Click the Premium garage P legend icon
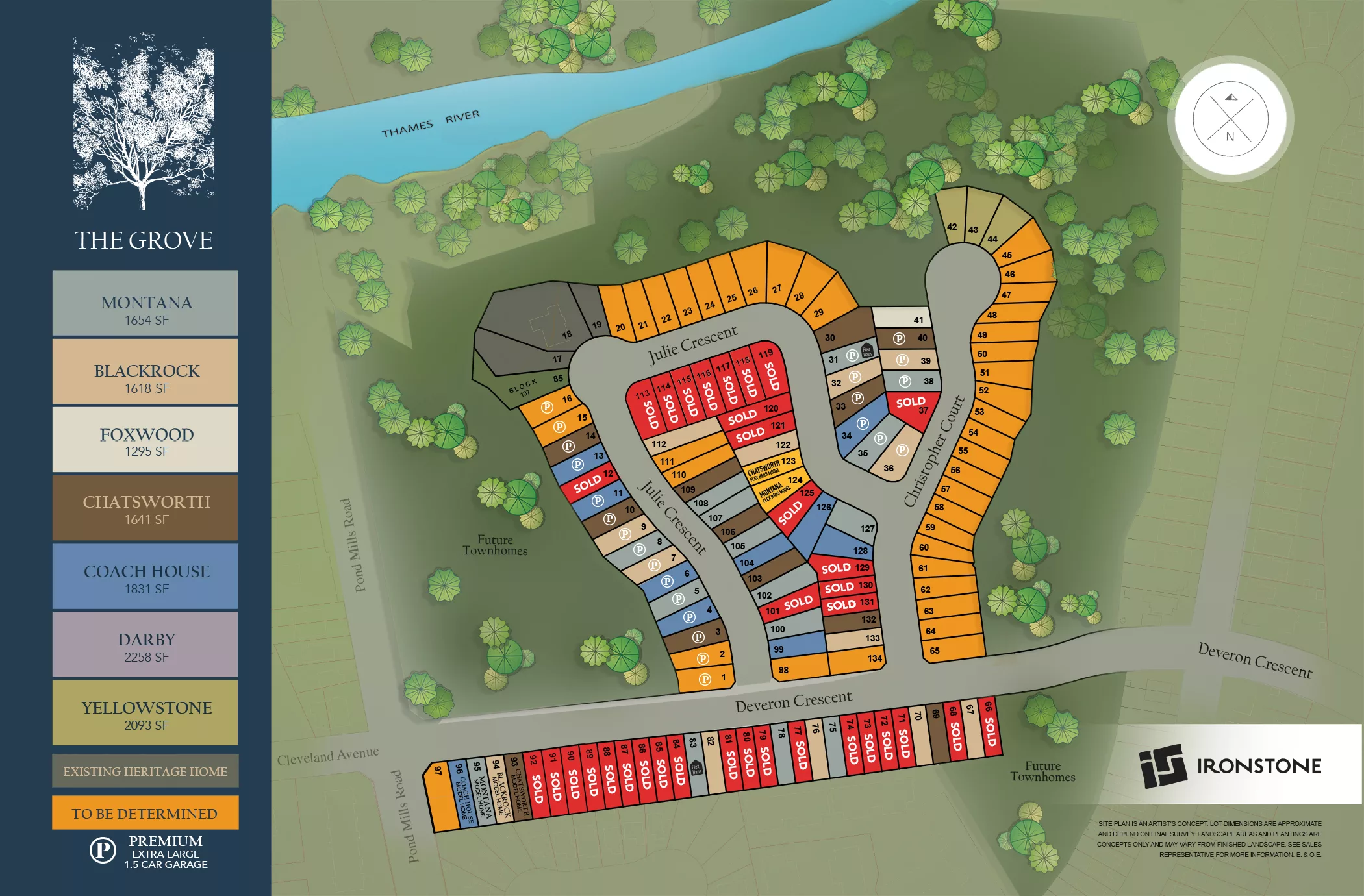This screenshot has height=896, width=1364. [103, 850]
